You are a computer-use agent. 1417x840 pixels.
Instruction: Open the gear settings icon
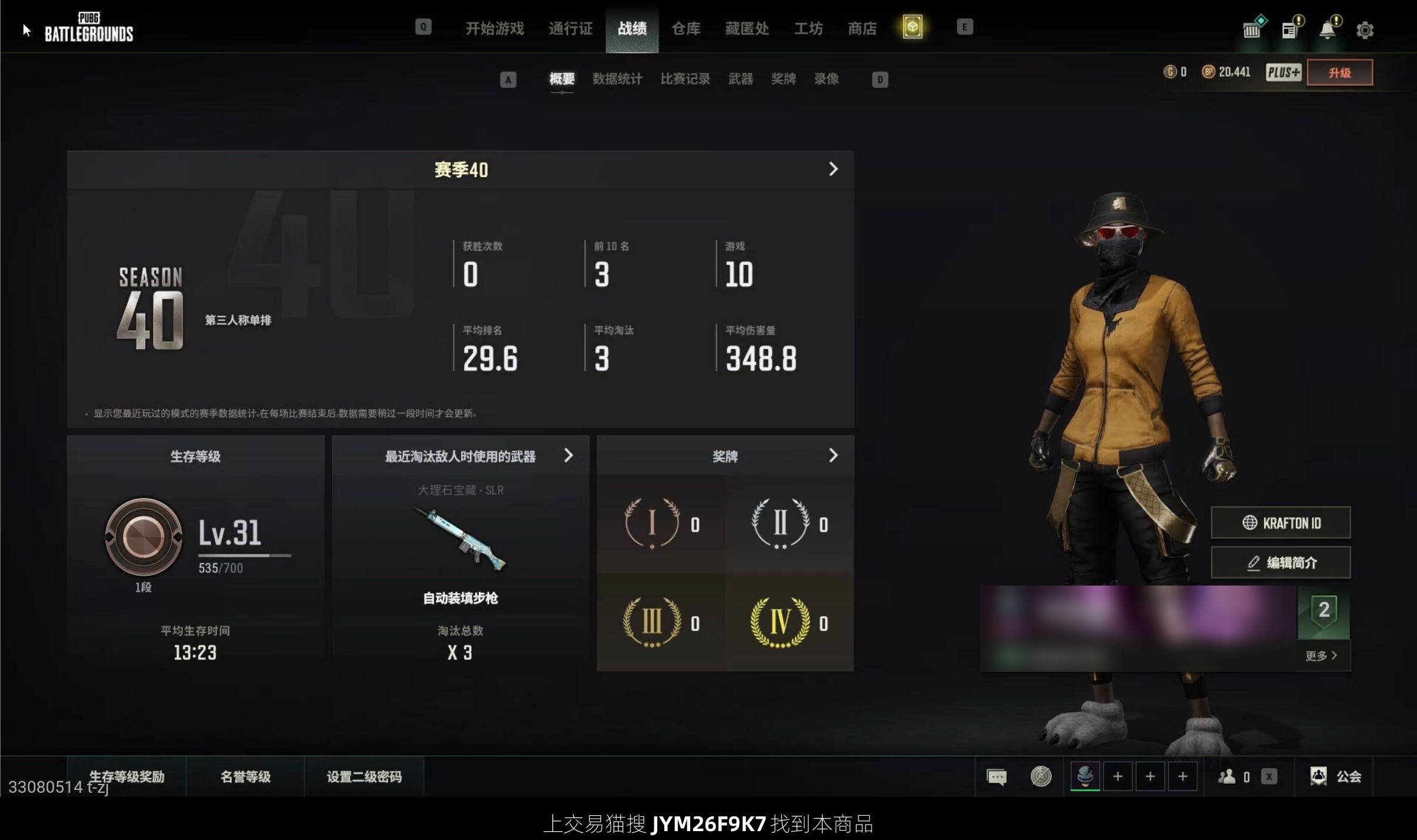pyautogui.click(x=1364, y=30)
